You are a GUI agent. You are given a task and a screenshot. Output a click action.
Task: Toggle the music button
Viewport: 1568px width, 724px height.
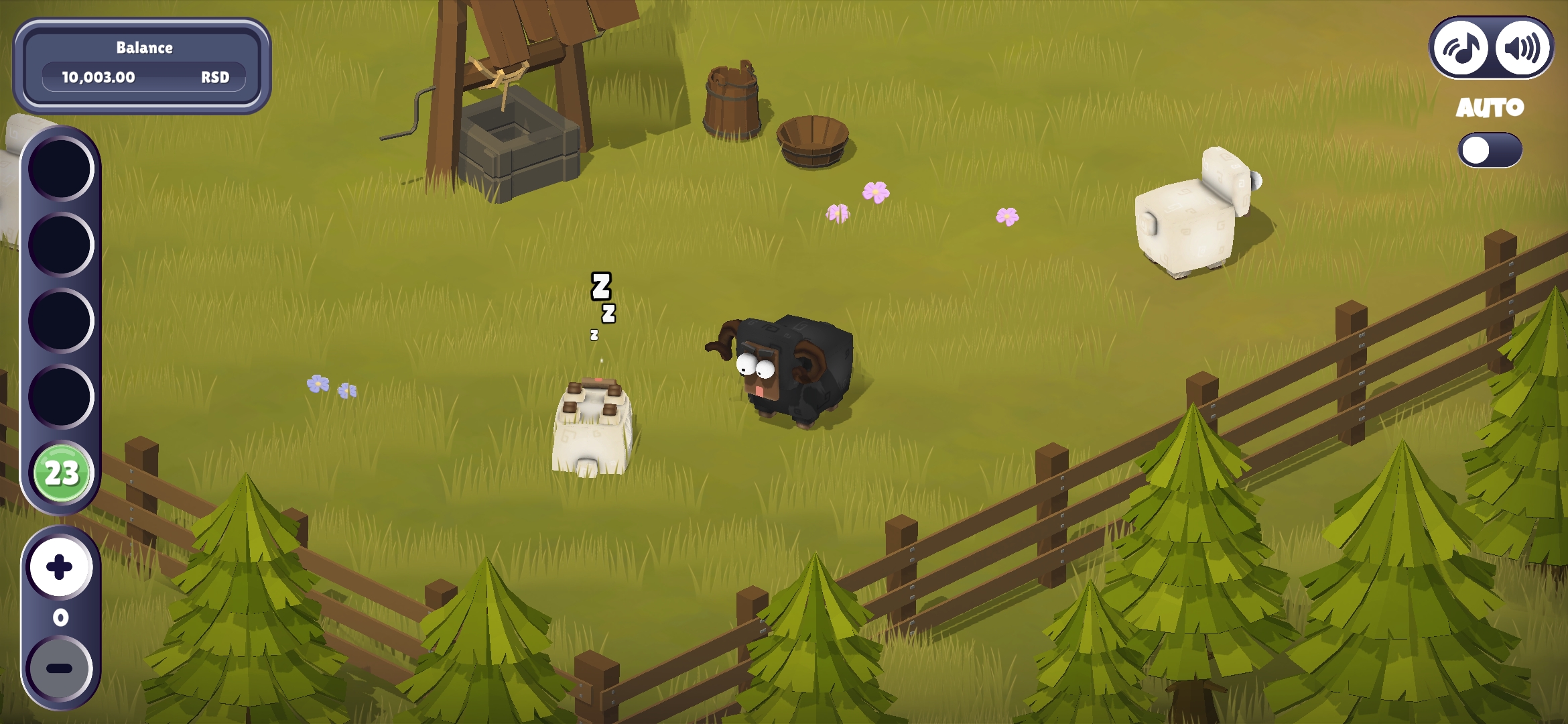(x=1461, y=48)
